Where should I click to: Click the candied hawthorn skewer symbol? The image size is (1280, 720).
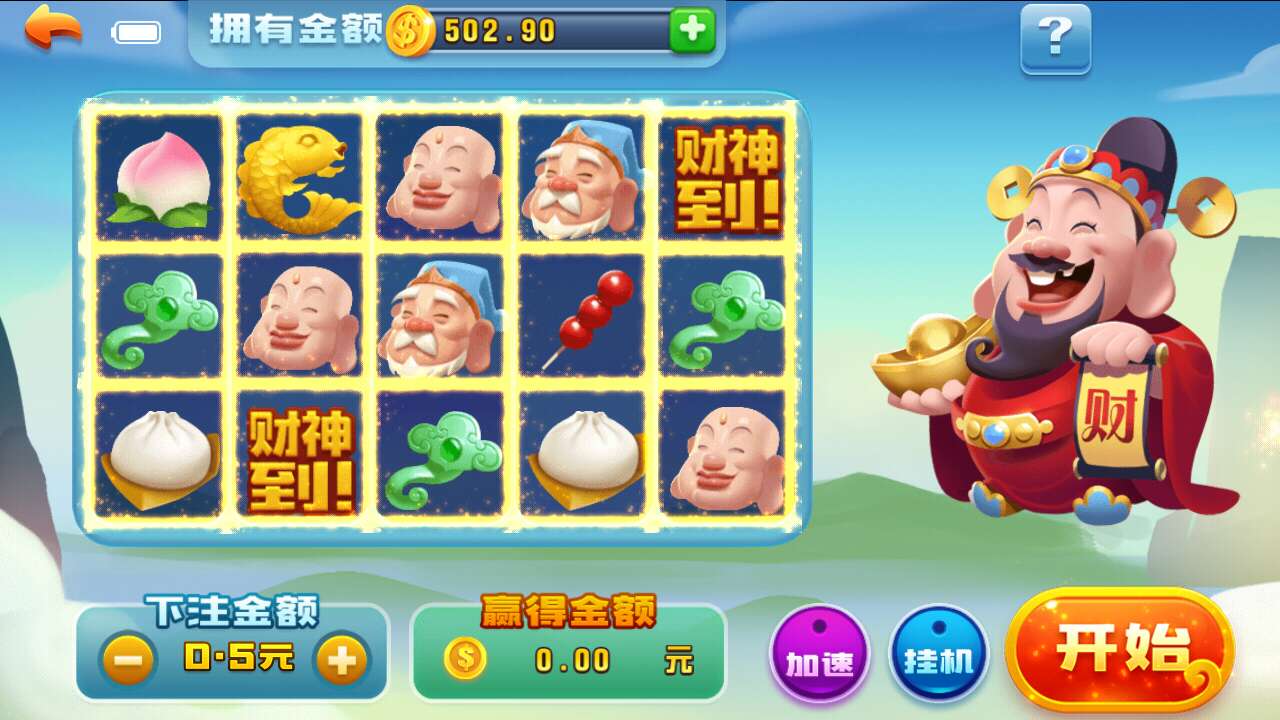pyautogui.click(x=582, y=315)
